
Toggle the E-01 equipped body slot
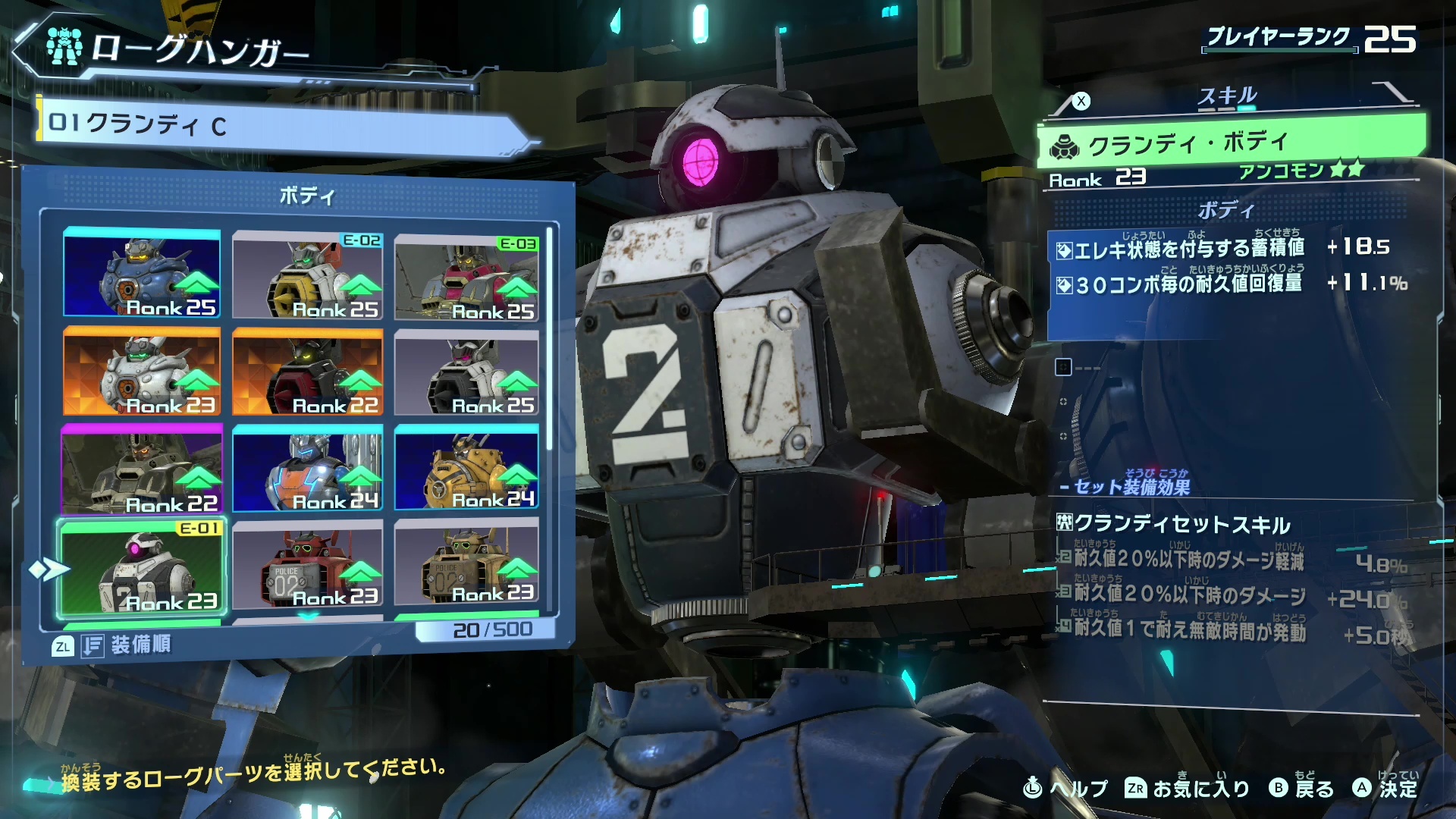pyautogui.click(x=143, y=565)
